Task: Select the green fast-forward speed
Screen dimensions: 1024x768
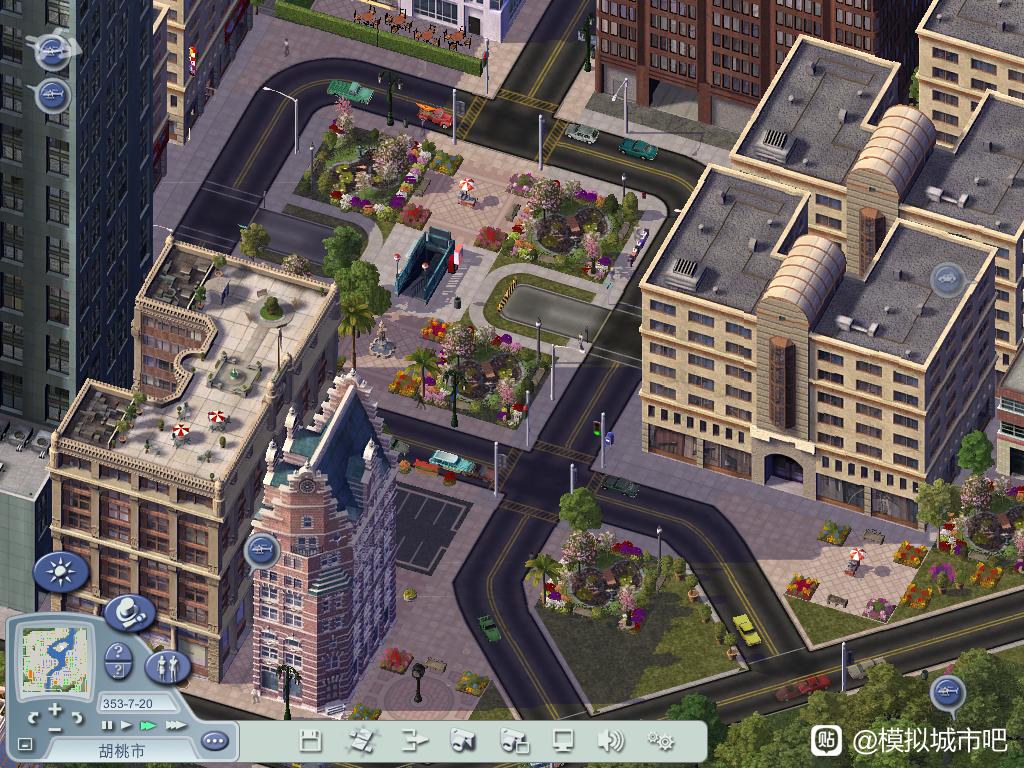Action: pyautogui.click(x=148, y=725)
